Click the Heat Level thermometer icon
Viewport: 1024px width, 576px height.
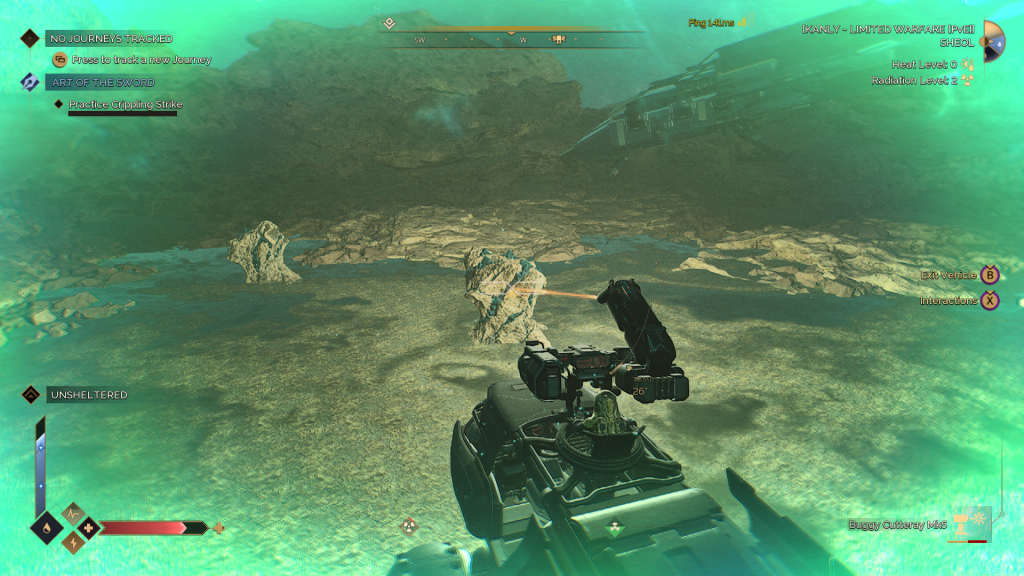coord(968,65)
